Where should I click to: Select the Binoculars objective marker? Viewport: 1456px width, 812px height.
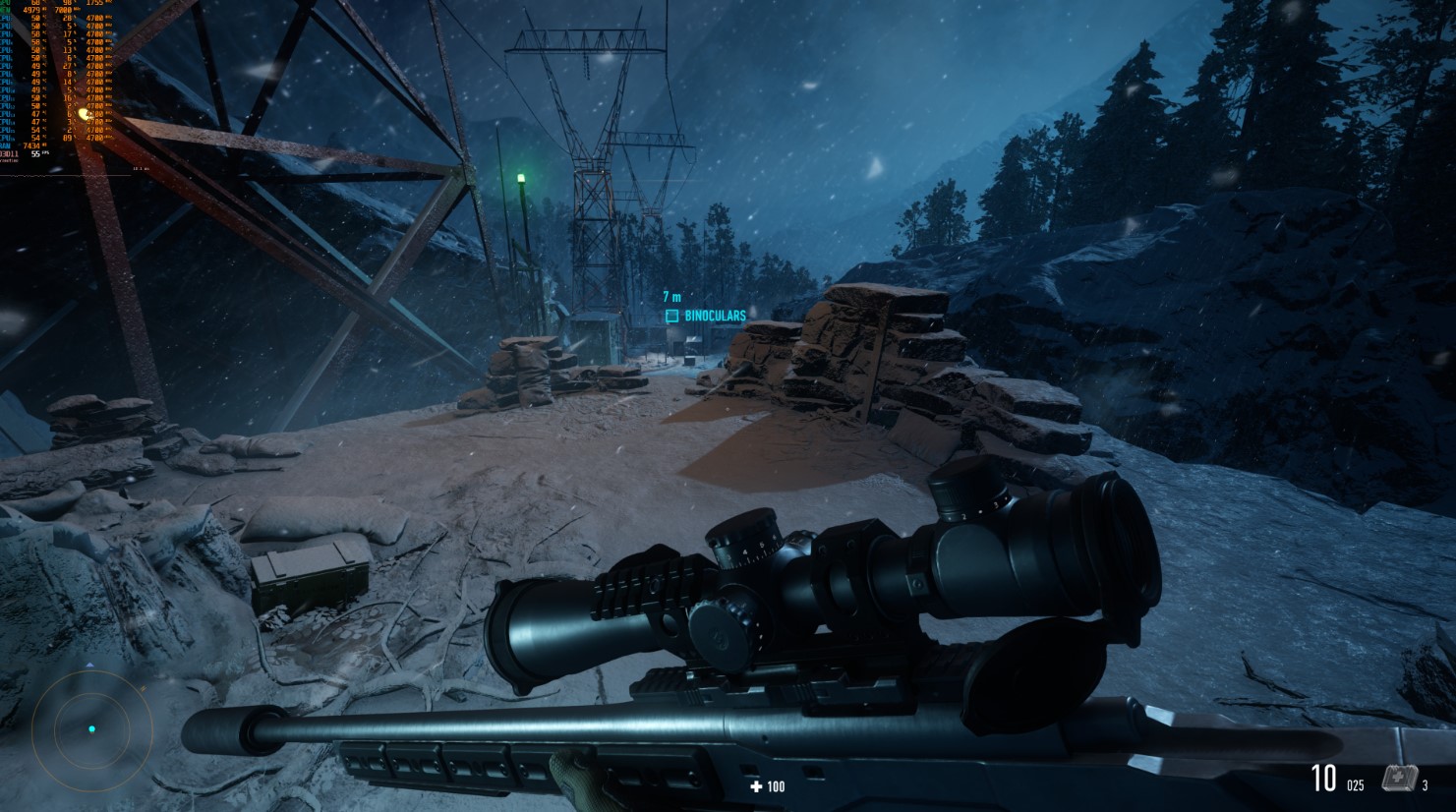(672, 316)
